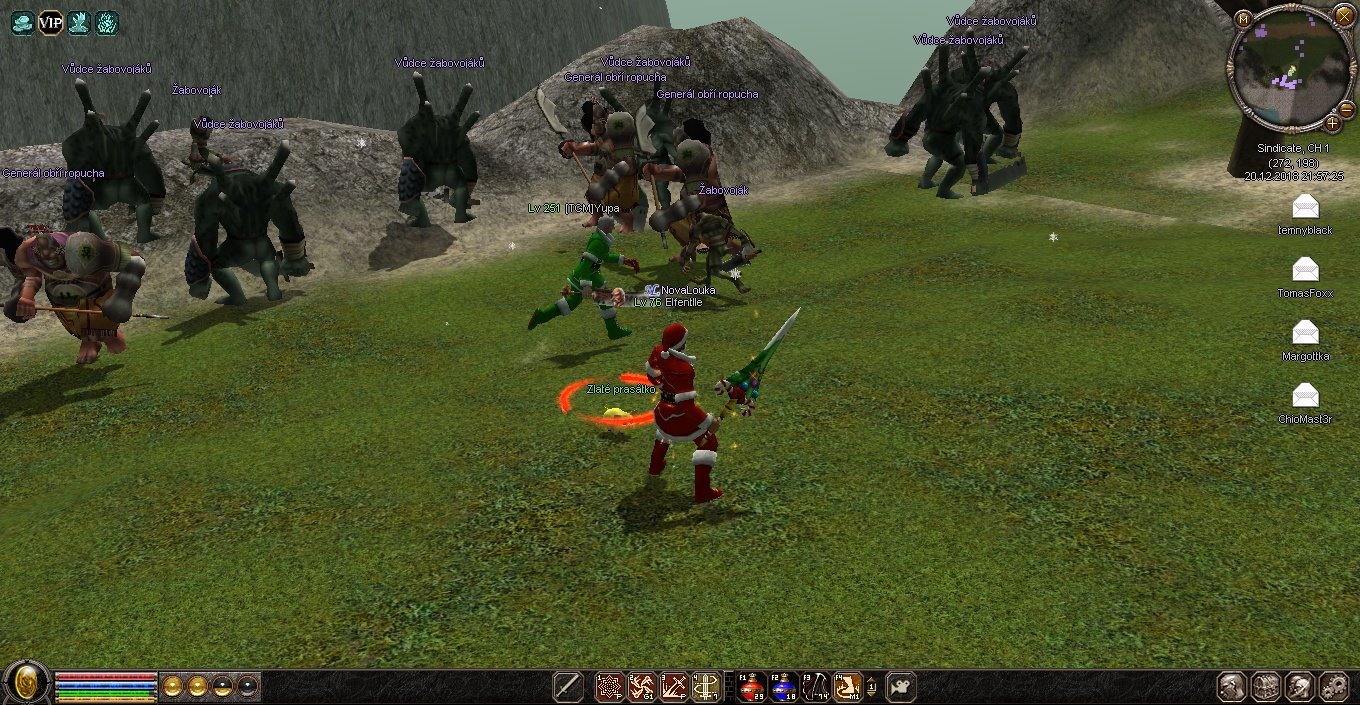Click the VIP status icon

[50, 22]
